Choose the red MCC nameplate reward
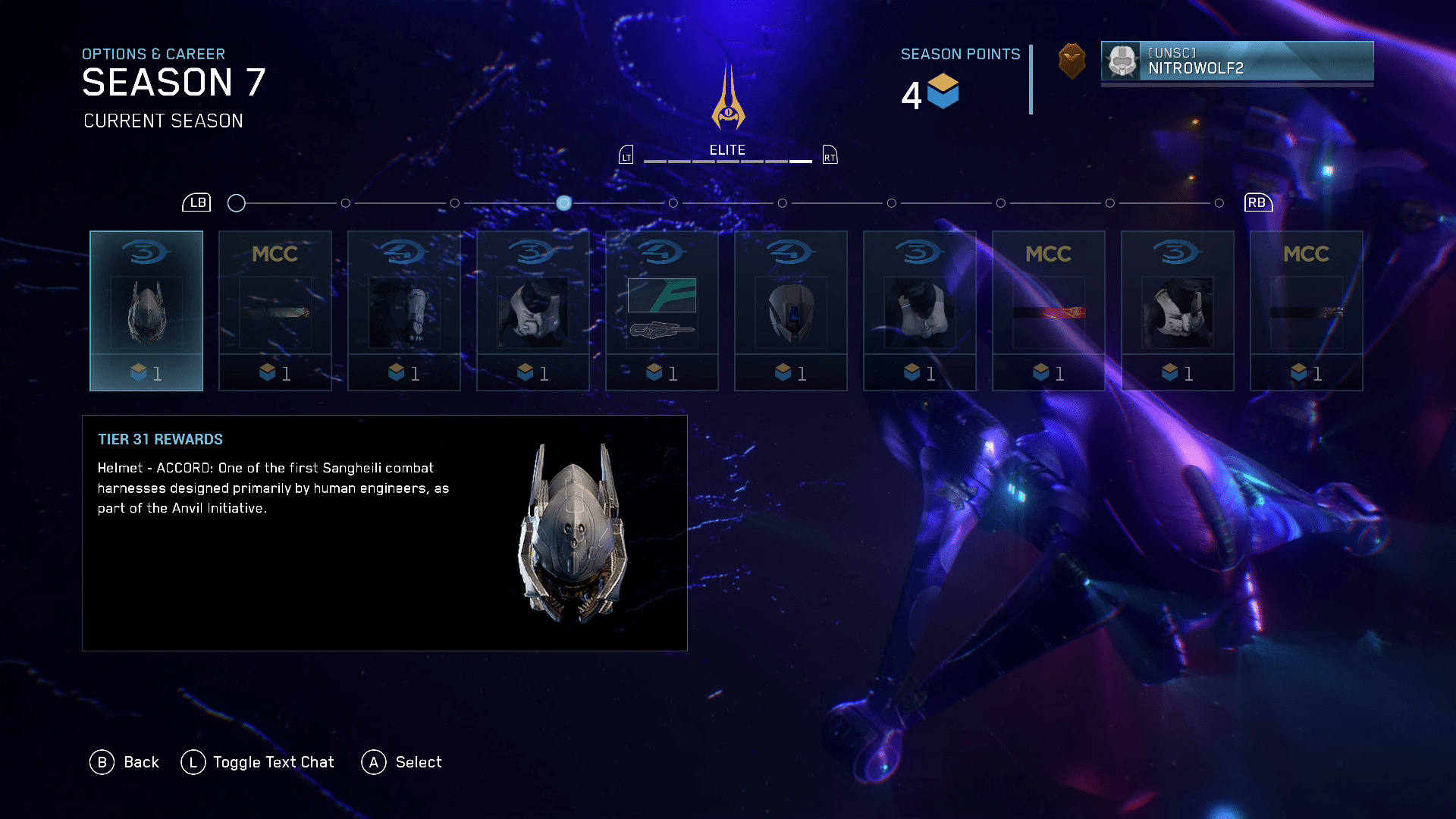The height and width of the screenshot is (819, 1456). (x=1049, y=311)
